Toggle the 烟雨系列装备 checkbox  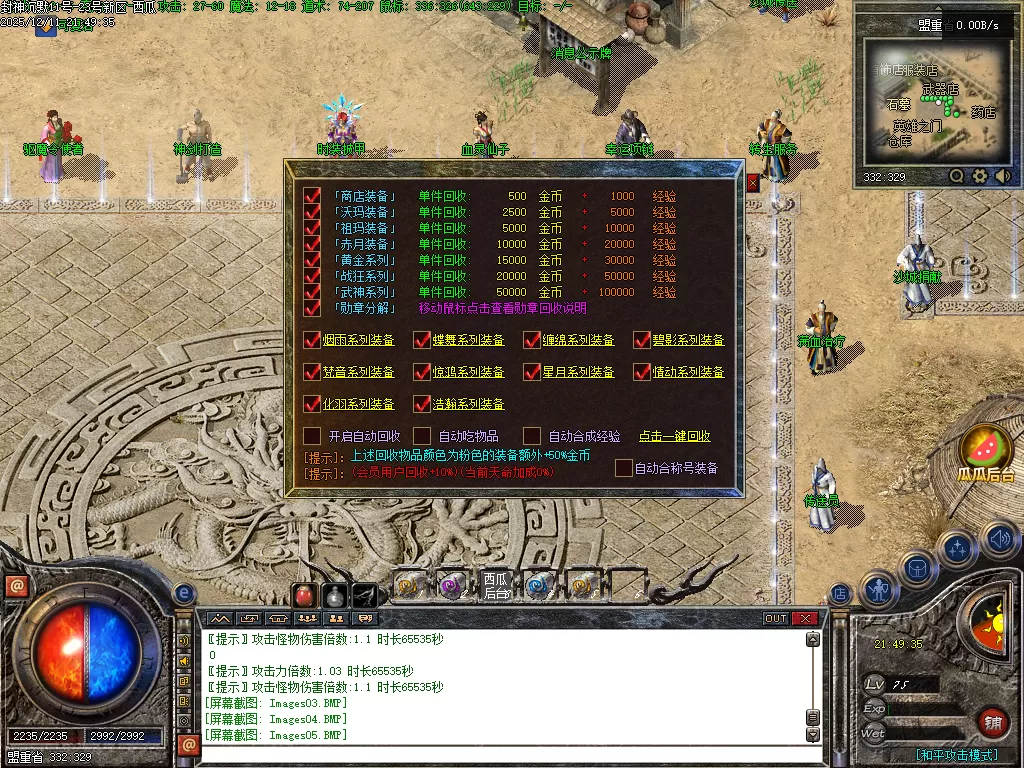tap(312, 340)
